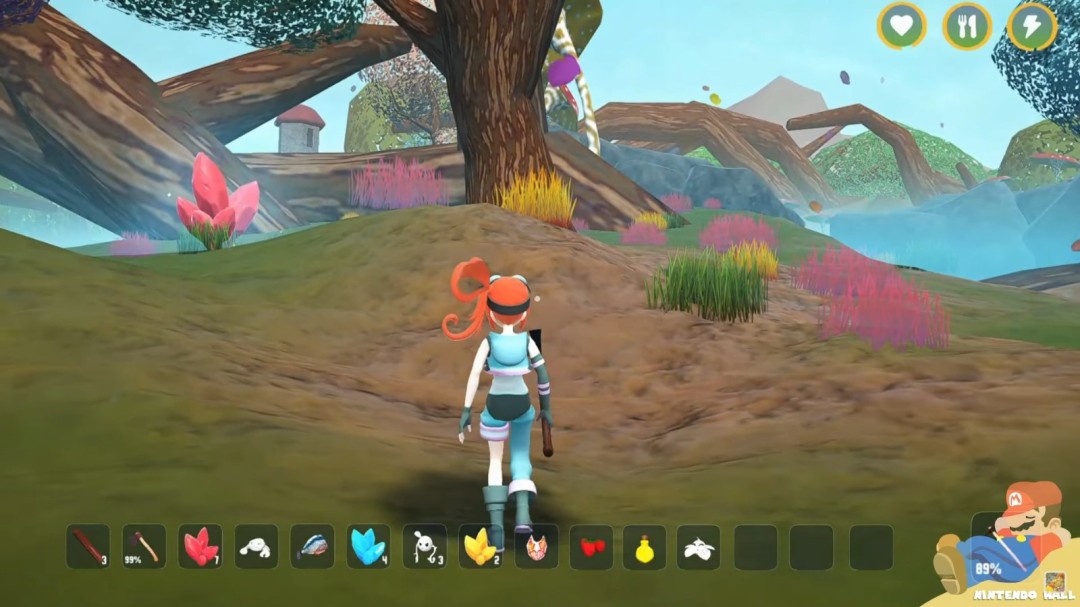Image resolution: width=1080 pixels, height=607 pixels.
Task: Pick the blue crystal stack
Action: click(368, 547)
